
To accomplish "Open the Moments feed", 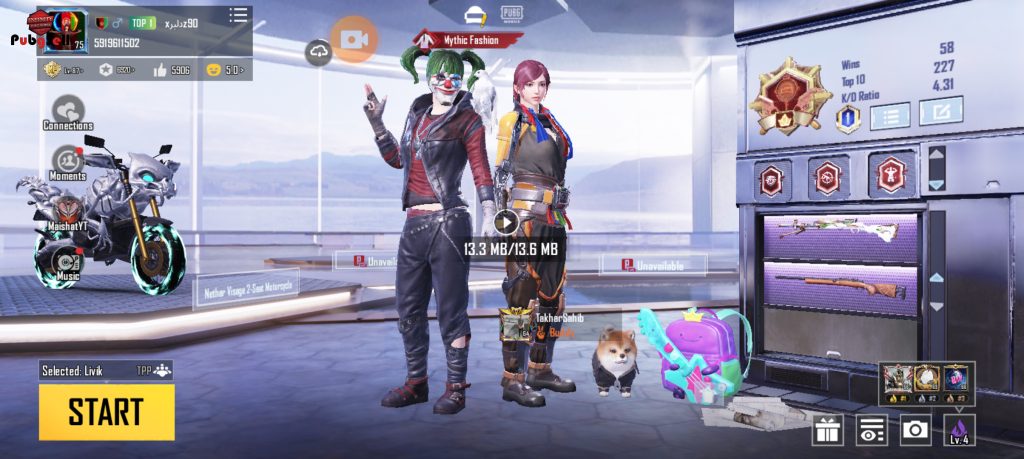I will click(x=68, y=160).
